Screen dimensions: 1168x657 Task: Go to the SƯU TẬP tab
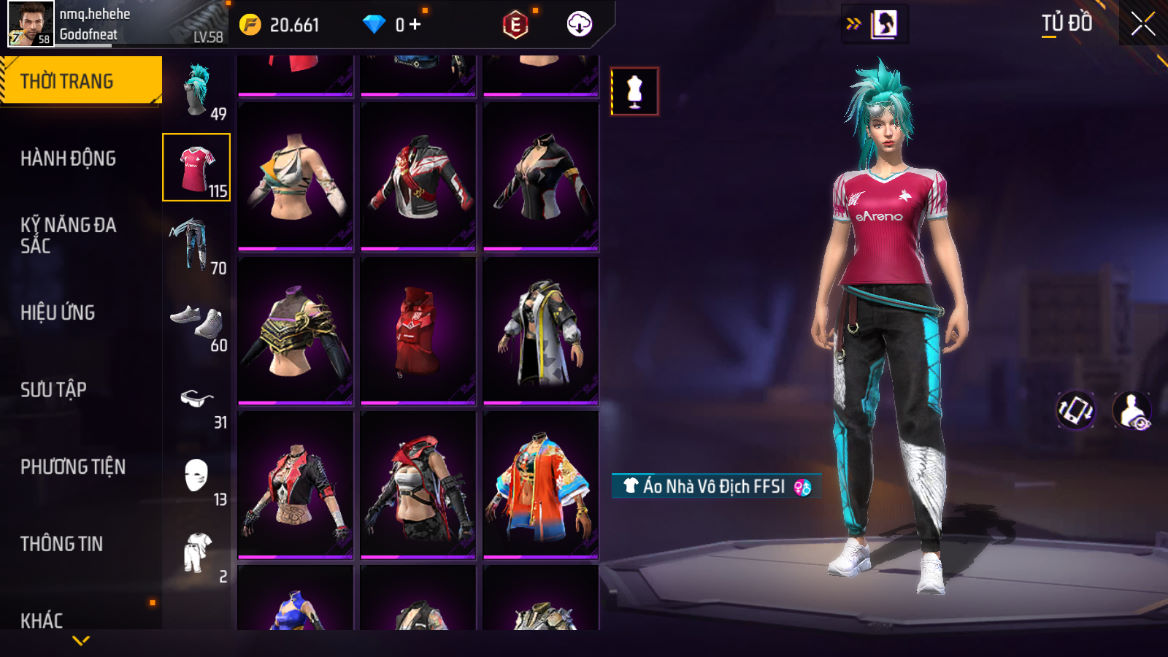pyautogui.click(x=54, y=389)
